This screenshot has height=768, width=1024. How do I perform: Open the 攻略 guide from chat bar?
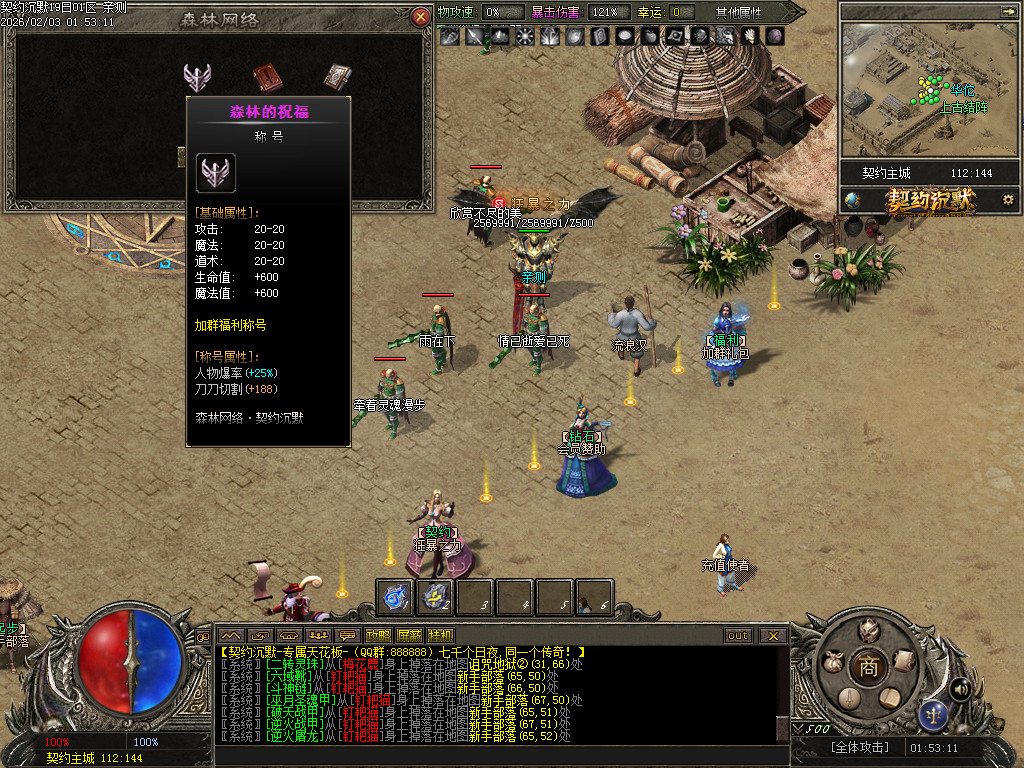[378, 635]
